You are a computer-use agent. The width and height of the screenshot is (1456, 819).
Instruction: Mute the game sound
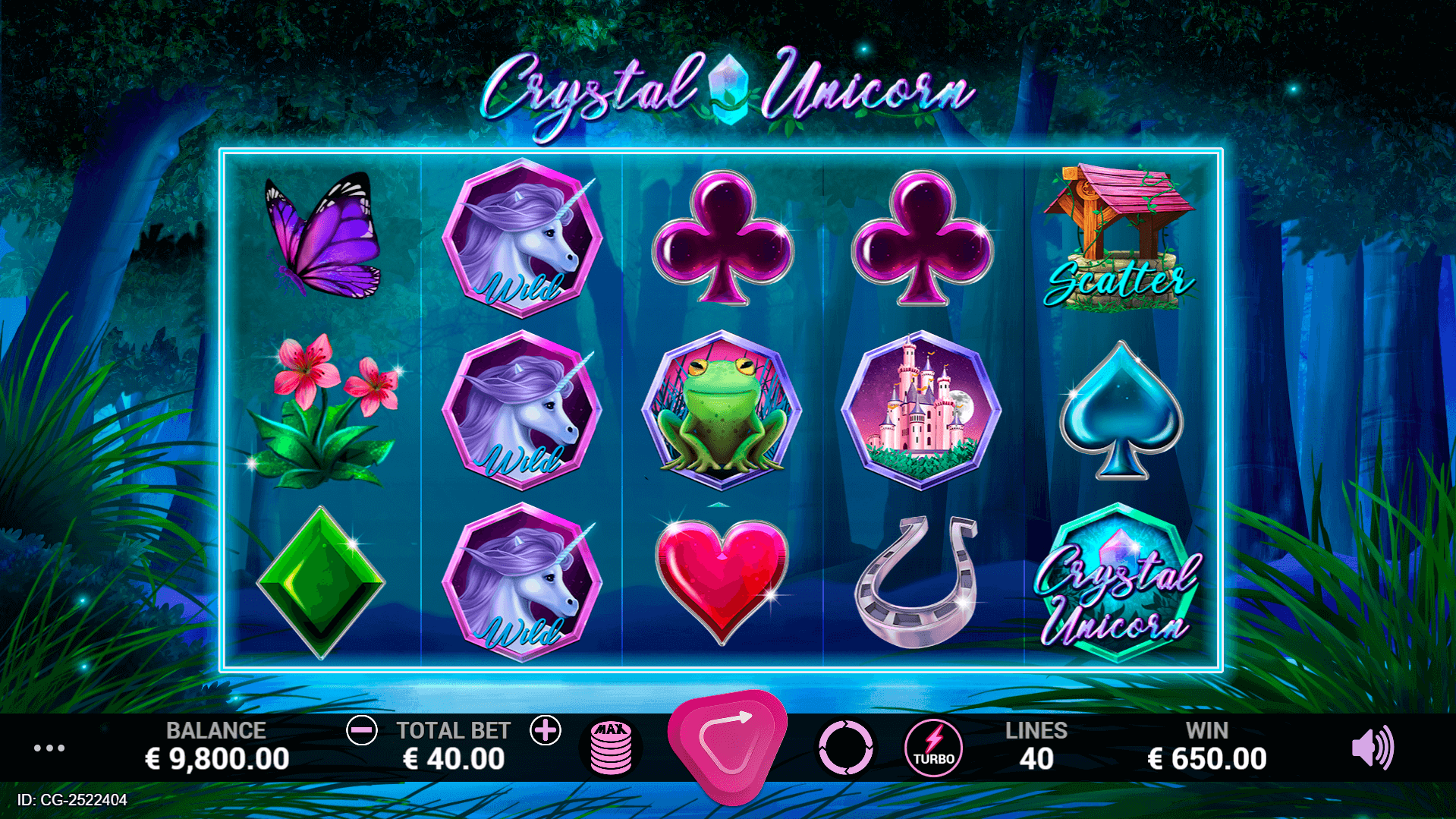pyautogui.click(x=1372, y=748)
